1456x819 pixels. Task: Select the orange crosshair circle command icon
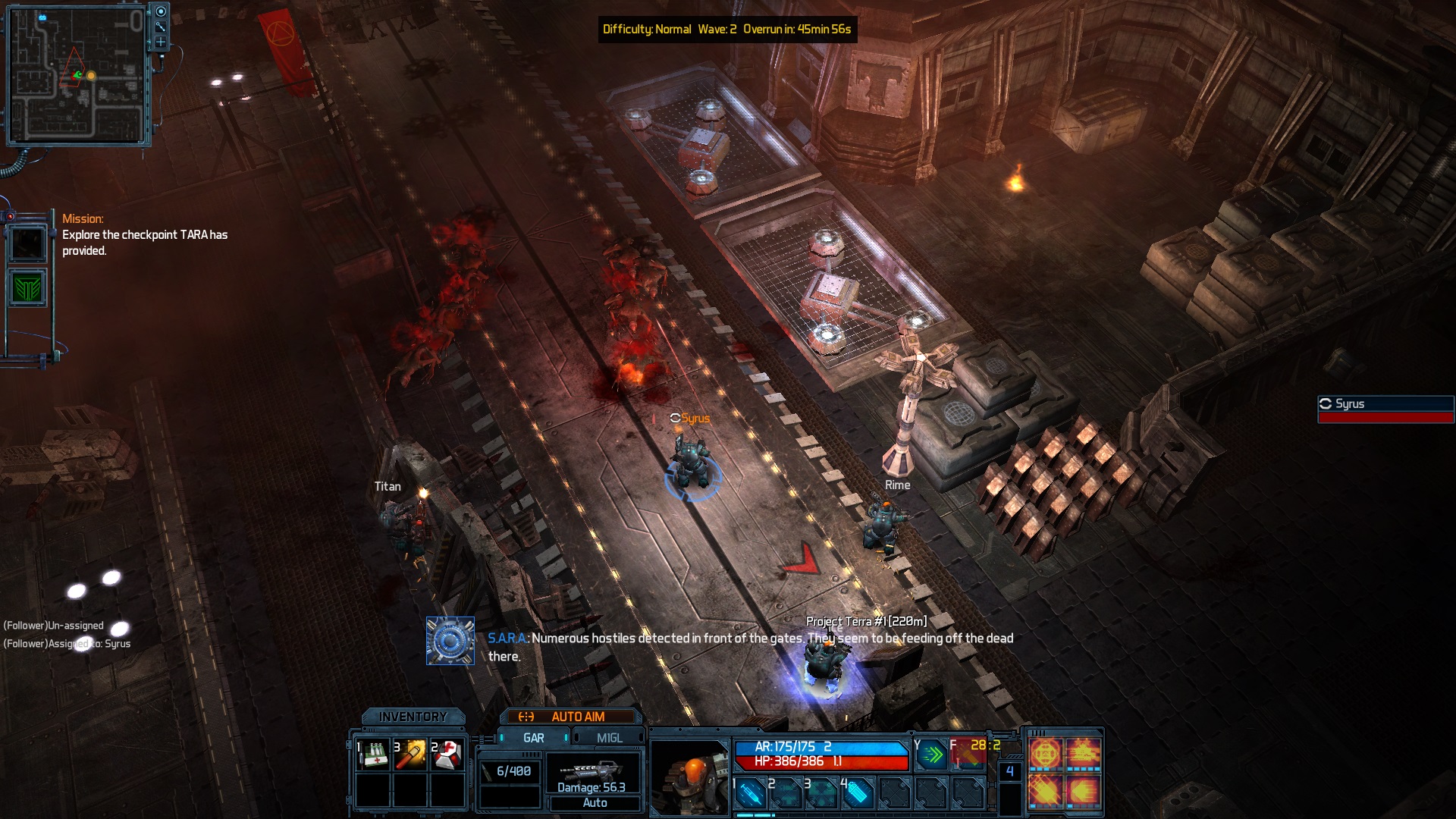(1045, 755)
